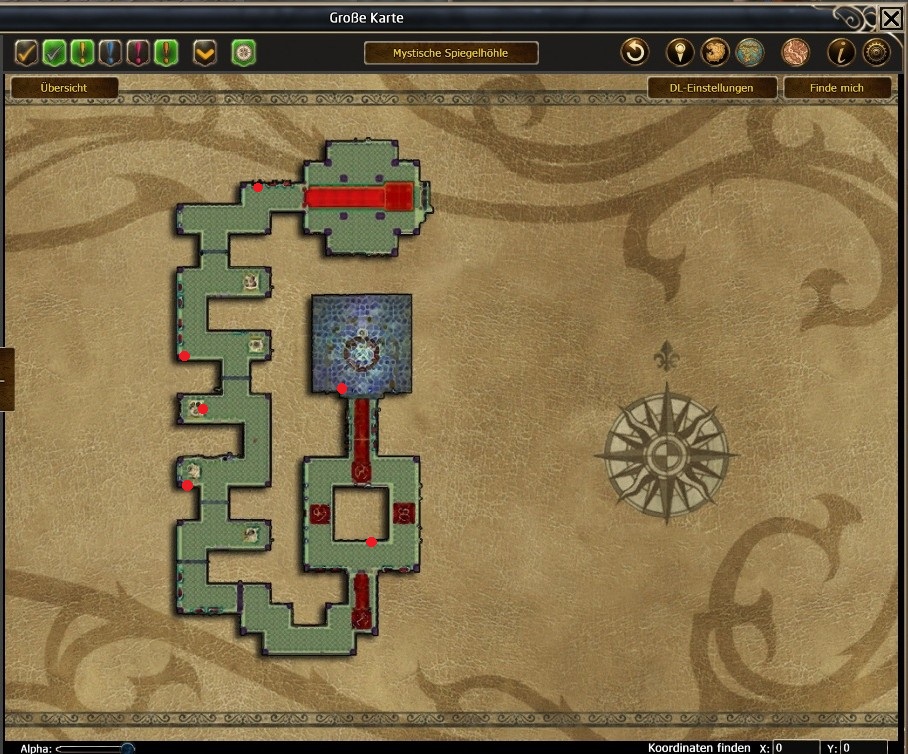Click the Übersicht button
Screen dimensions: 908x754
(x=64, y=88)
